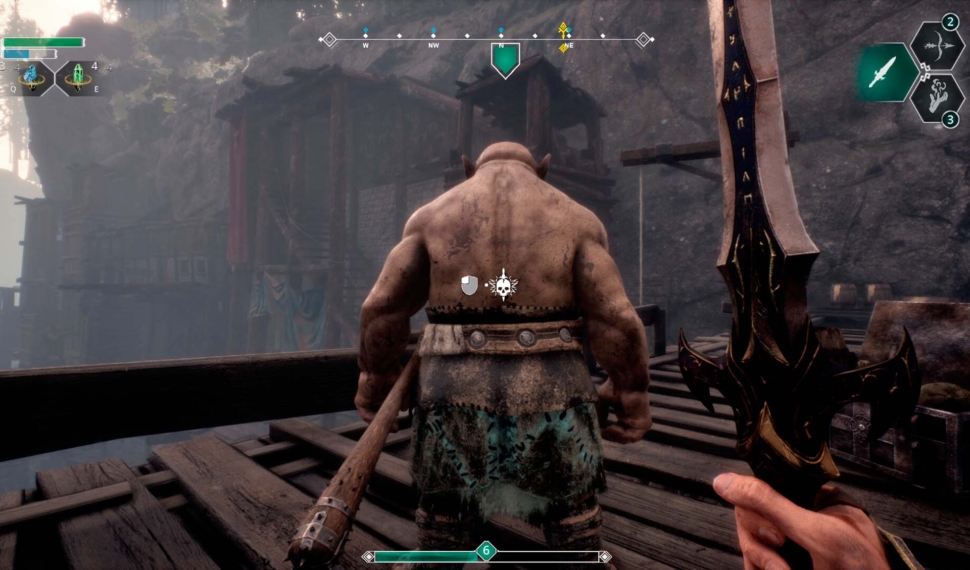This screenshot has width=970, height=570.
Task: Activate the magic hand spell slot
Action: tap(935, 98)
